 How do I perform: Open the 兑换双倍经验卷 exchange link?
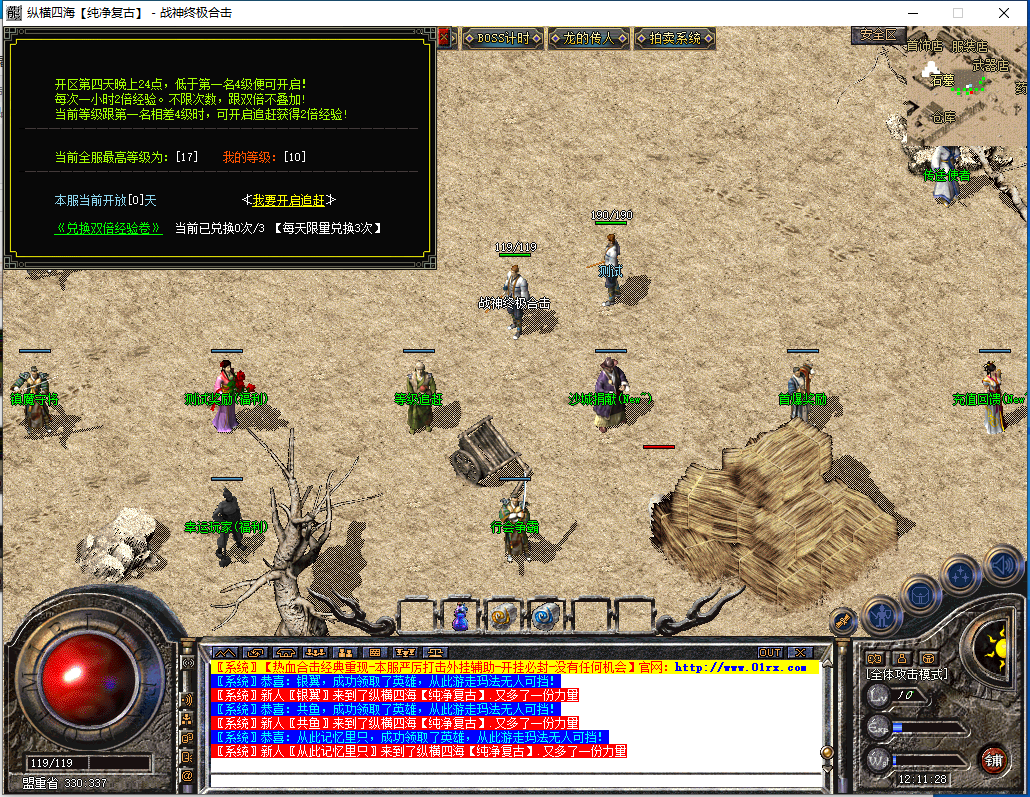[x=108, y=228]
